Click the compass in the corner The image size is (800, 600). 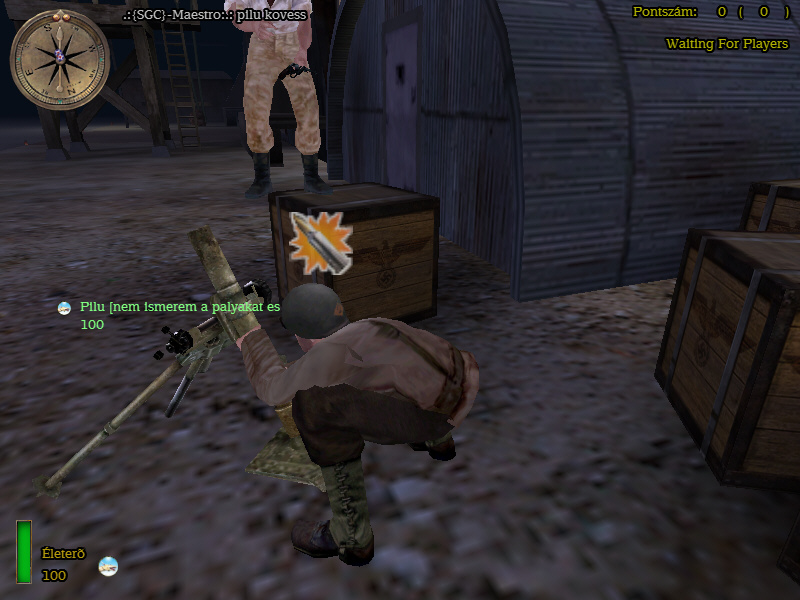coord(59,58)
